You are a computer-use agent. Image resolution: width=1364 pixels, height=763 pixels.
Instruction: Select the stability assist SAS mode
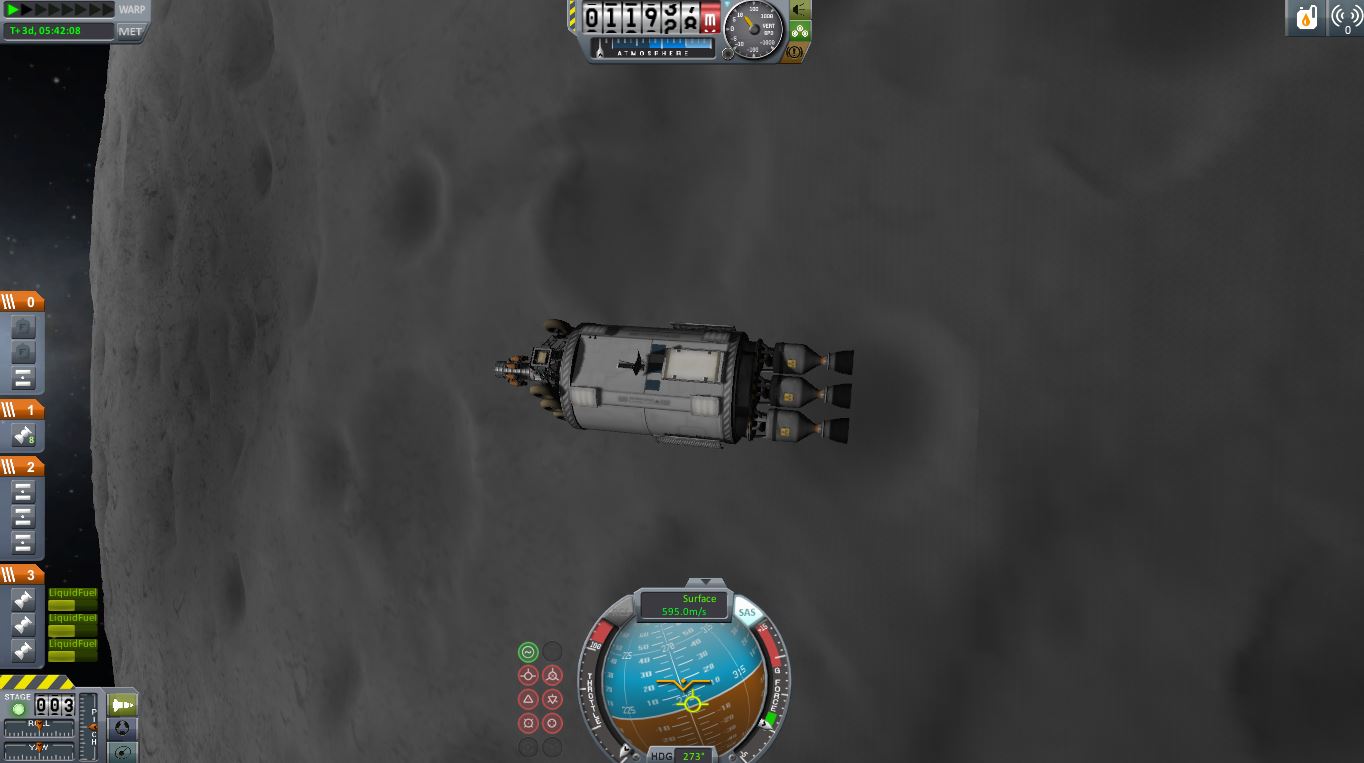click(528, 652)
